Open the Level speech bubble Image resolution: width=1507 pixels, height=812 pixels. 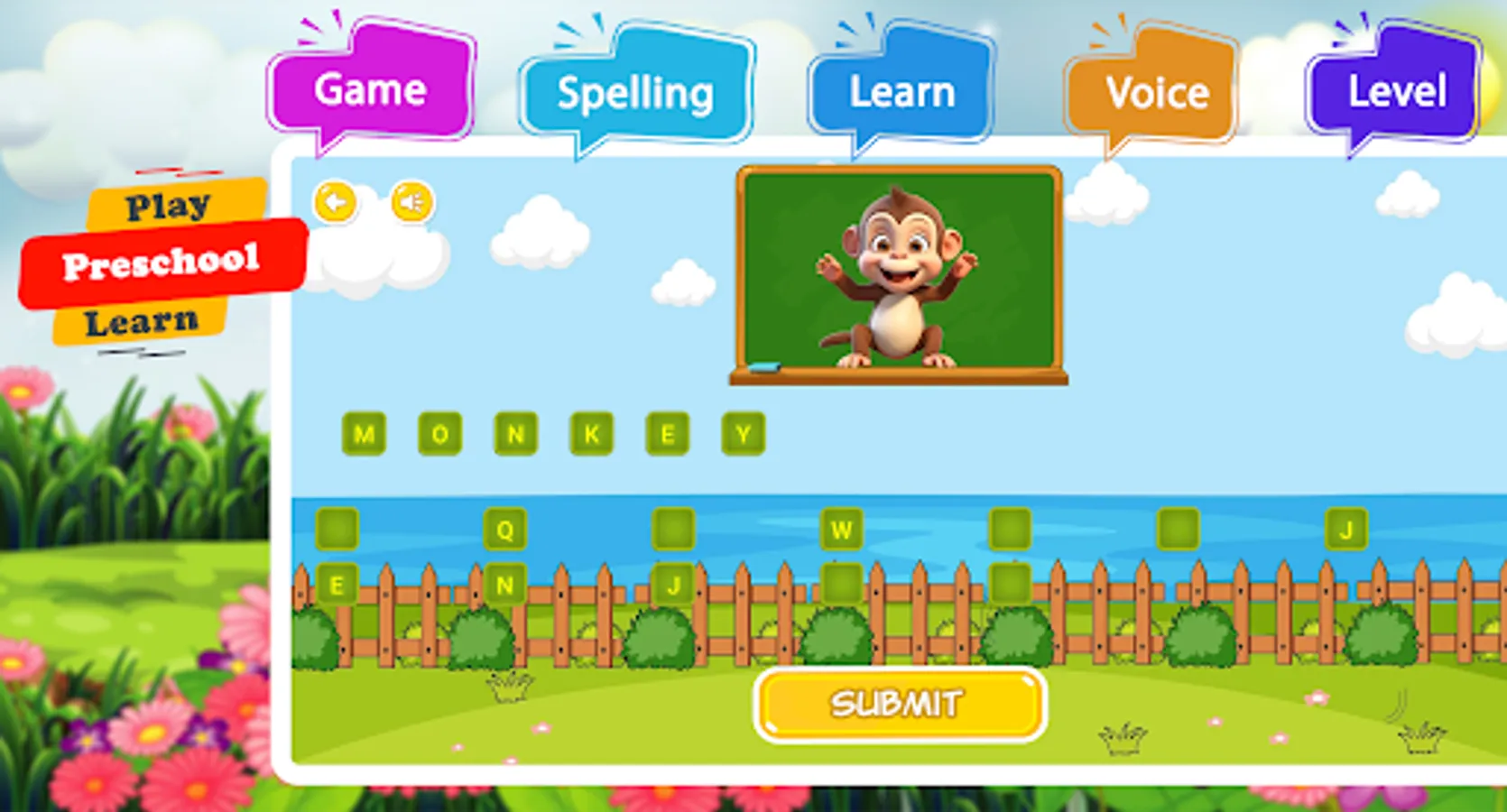[1396, 90]
